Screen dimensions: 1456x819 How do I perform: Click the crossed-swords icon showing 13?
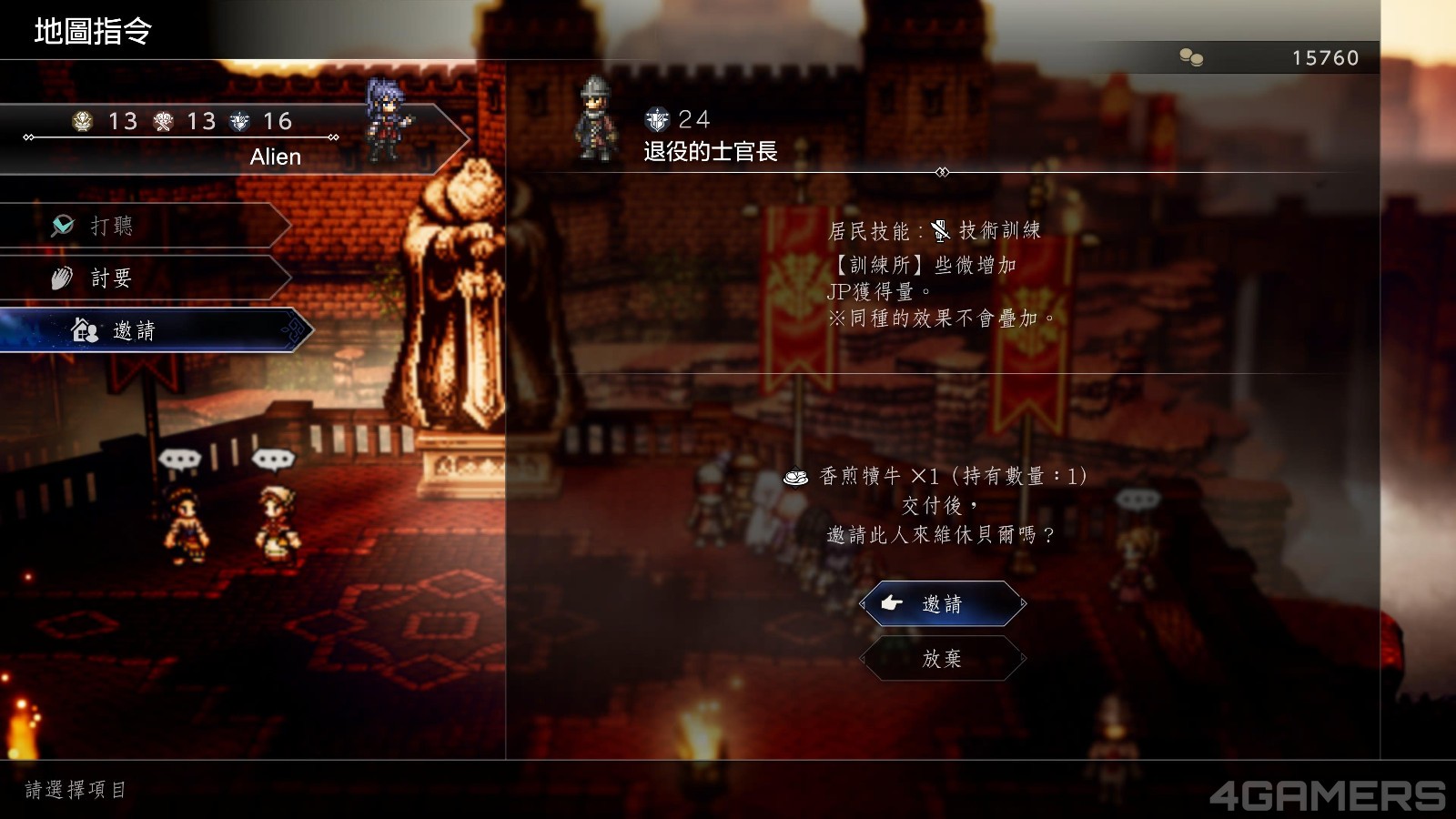point(163,121)
